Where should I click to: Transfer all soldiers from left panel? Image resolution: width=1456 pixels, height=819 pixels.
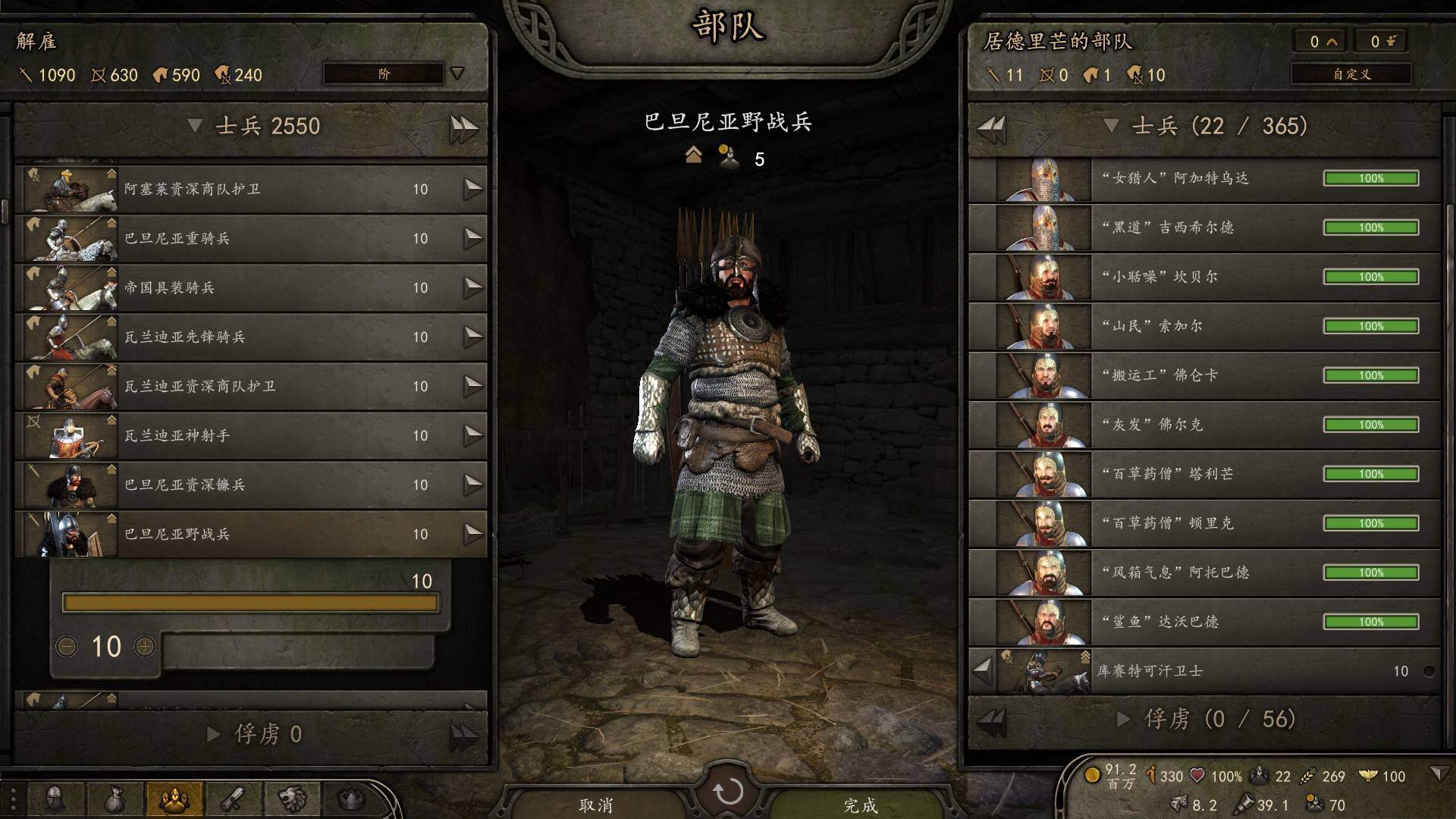pyautogui.click(x=463, y=127)
